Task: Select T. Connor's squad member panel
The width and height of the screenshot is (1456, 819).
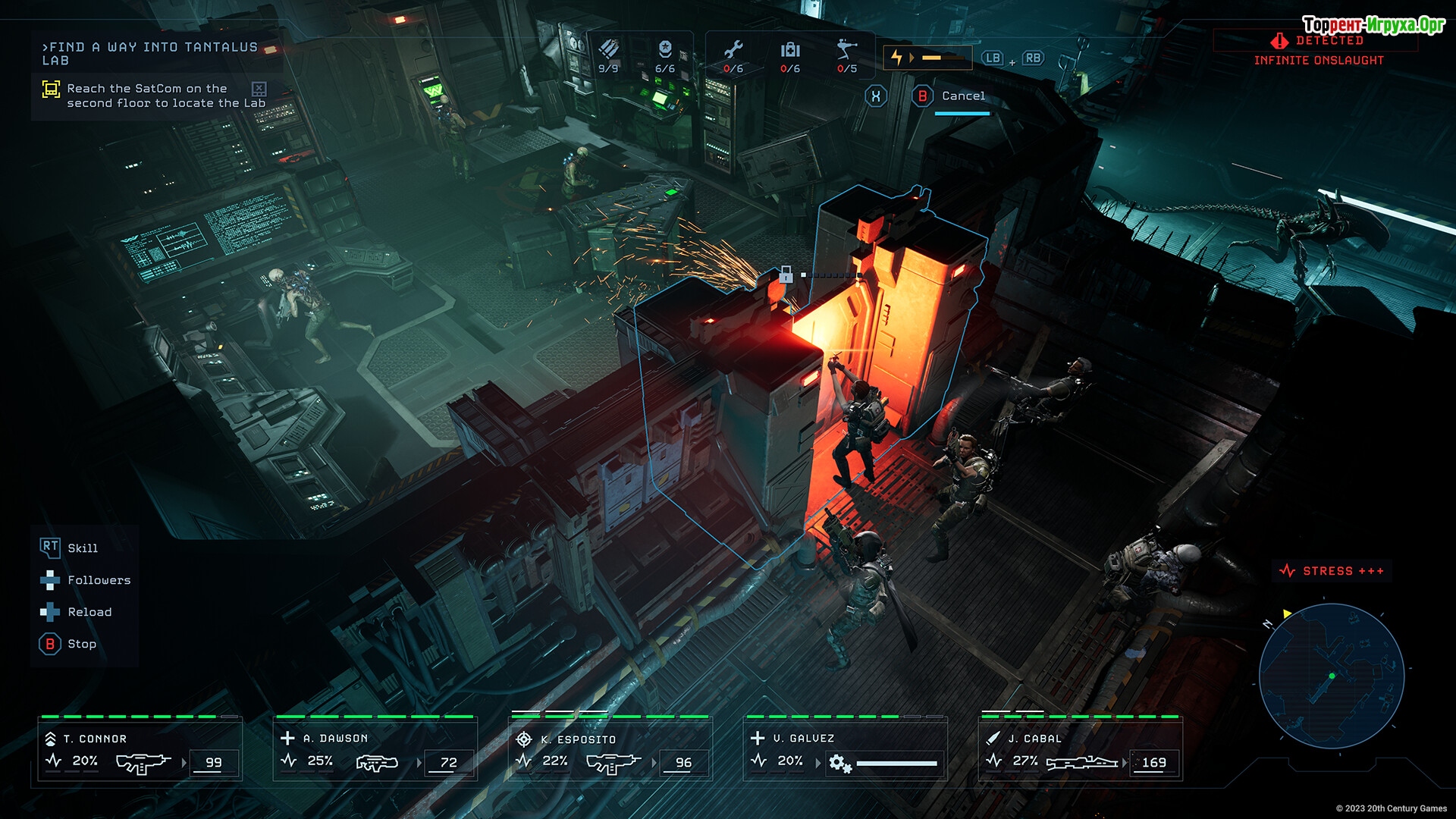Action: pos(140,751)
